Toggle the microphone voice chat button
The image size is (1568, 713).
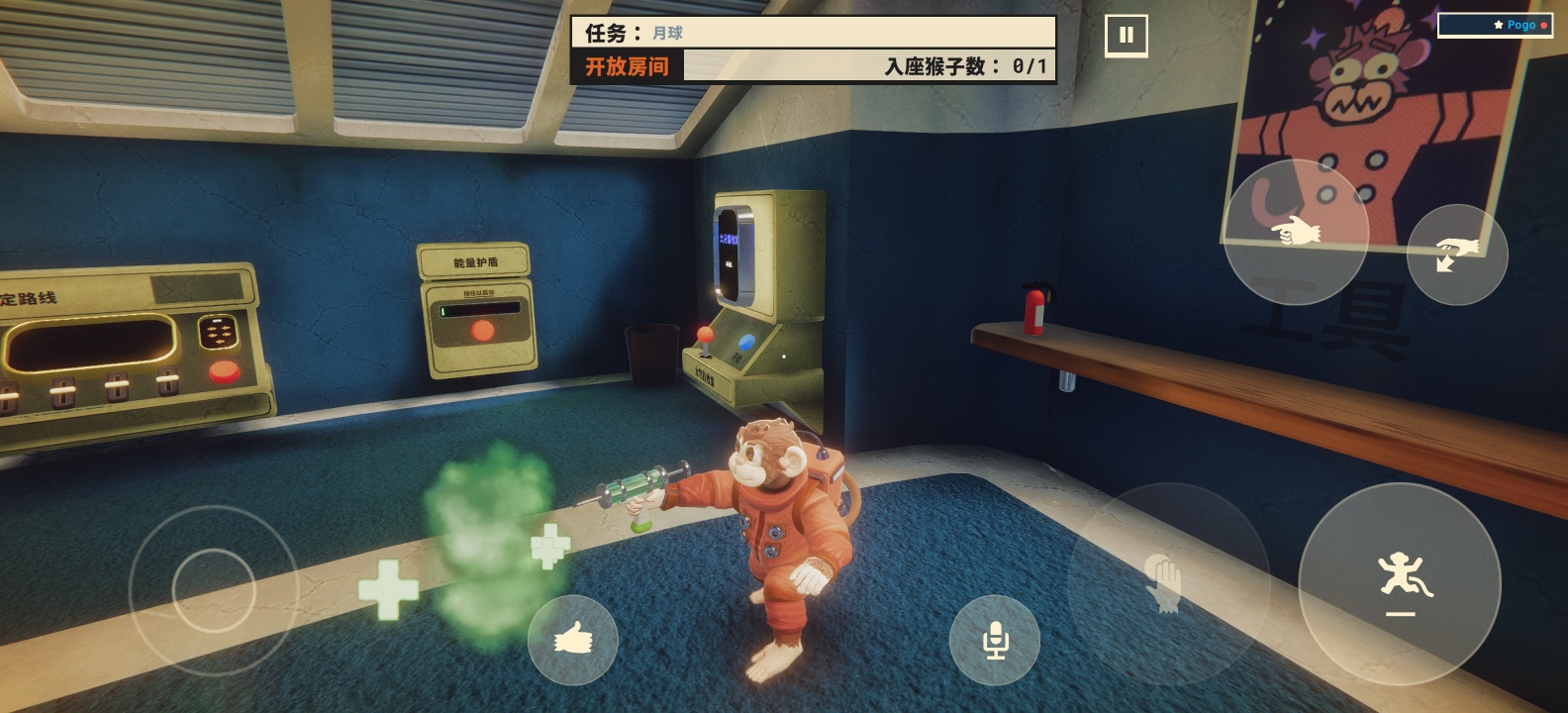994,640
